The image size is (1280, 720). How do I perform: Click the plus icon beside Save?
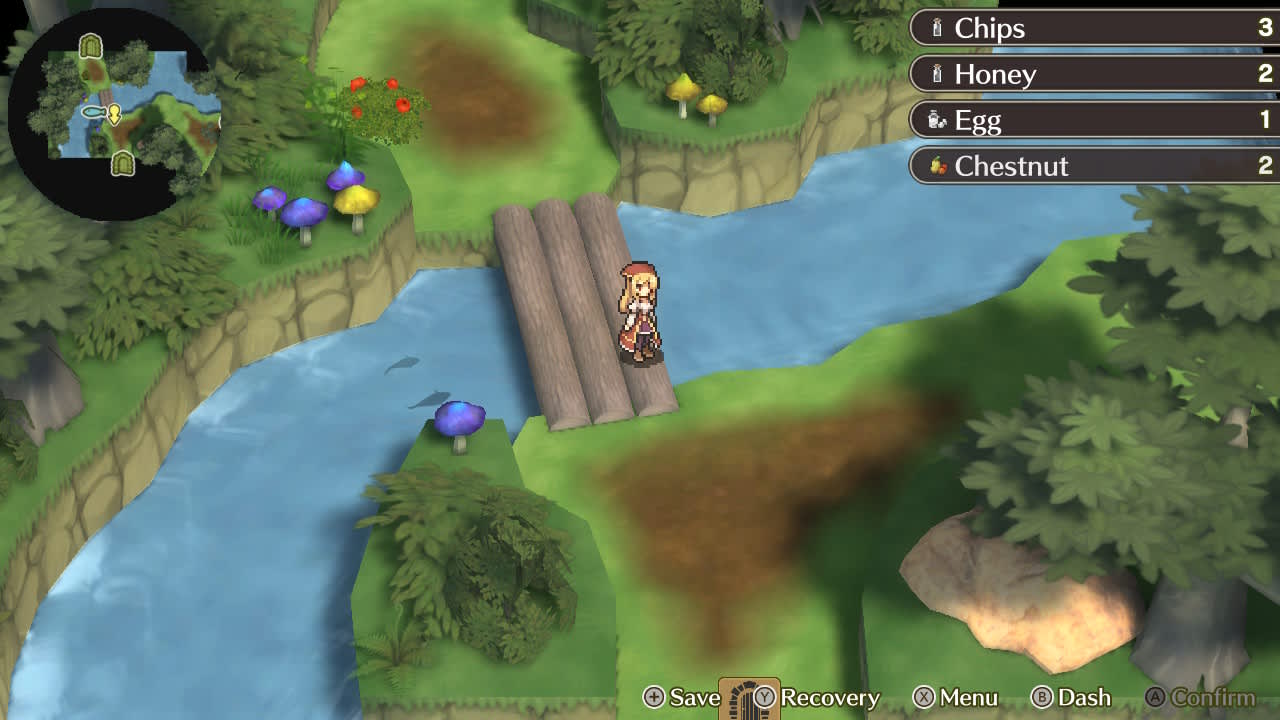(x=656, y=697)
